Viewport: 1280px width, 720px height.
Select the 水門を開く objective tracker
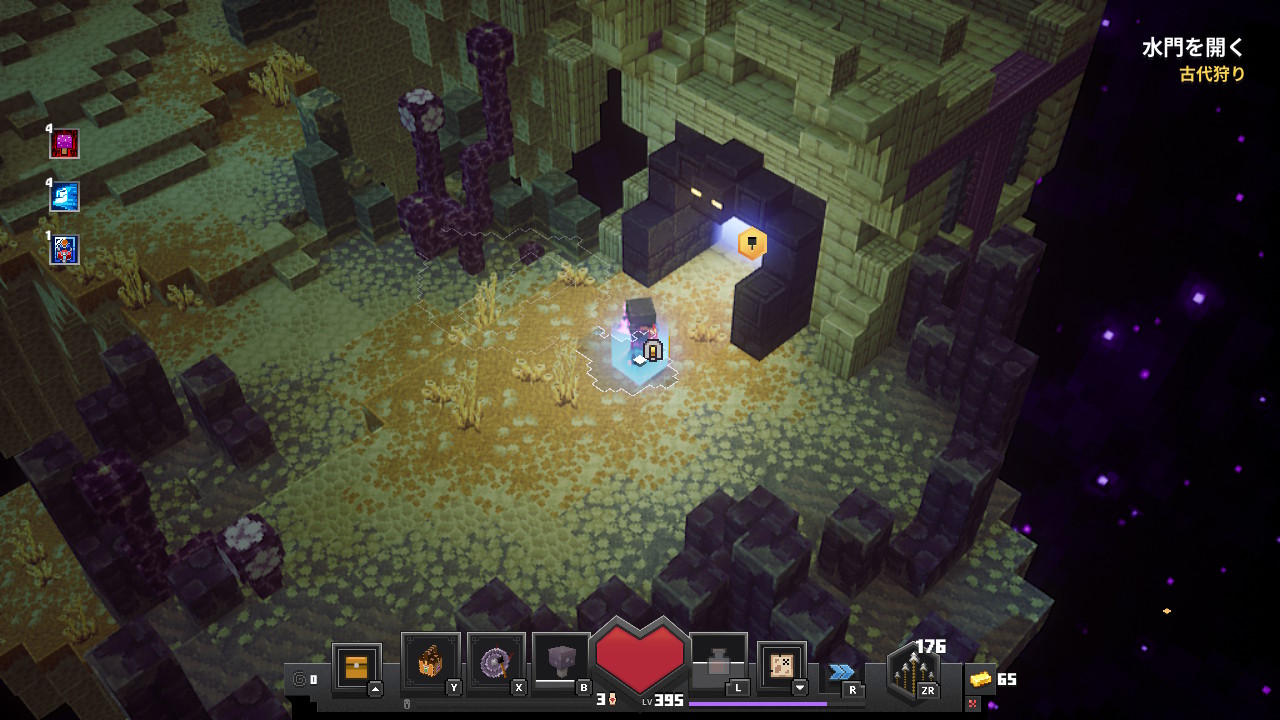coord(1193,47)
